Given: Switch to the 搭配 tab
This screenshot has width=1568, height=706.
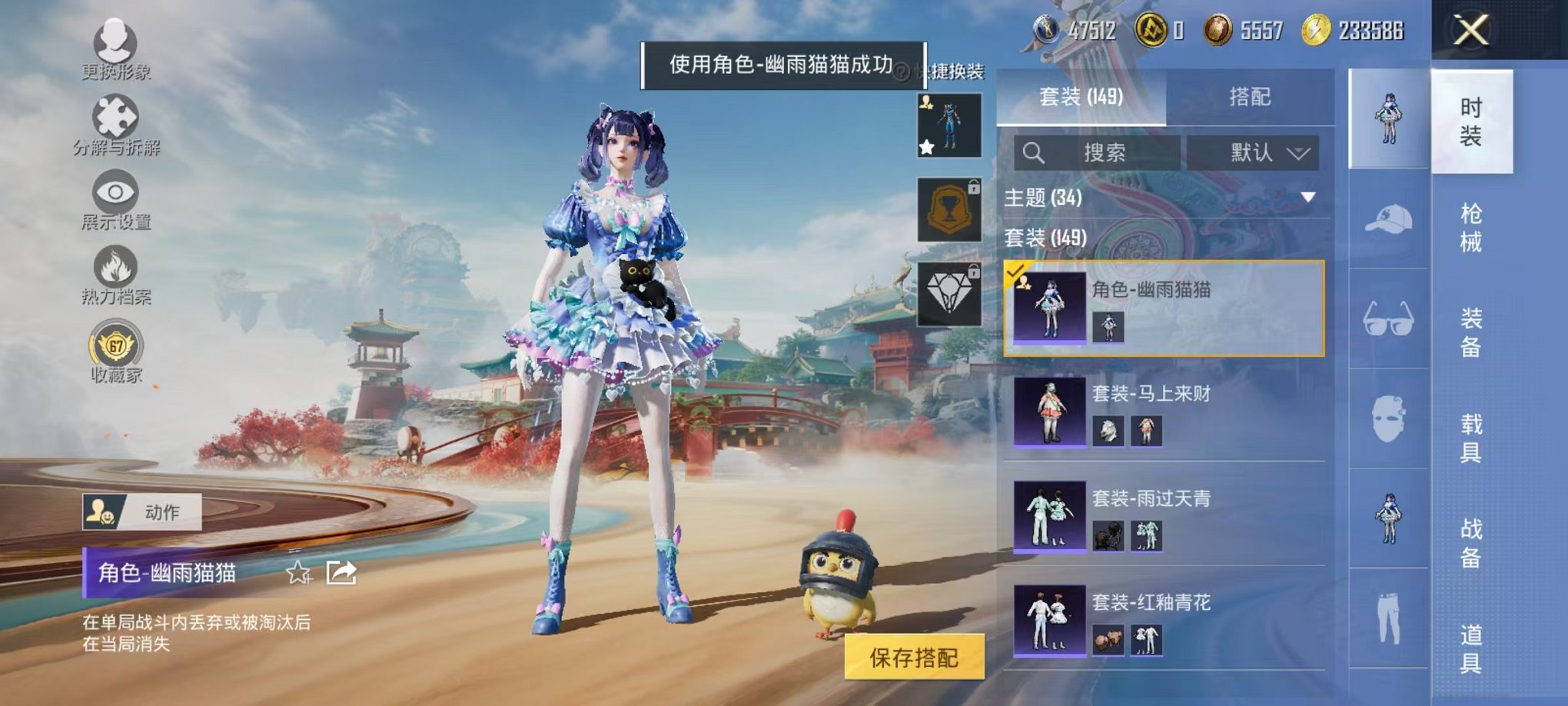Looking at the screenshot, I should (x=1249, y=97).
